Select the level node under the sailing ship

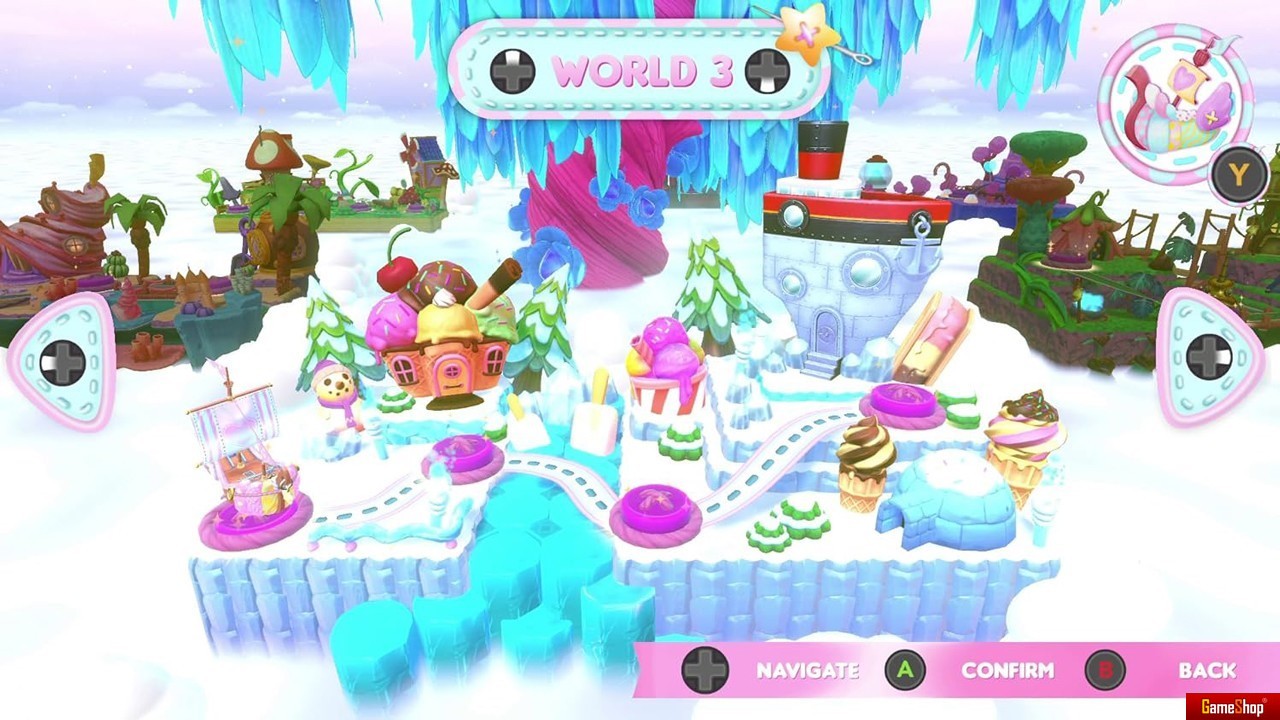pyautogui.click(x=254, y=519)
